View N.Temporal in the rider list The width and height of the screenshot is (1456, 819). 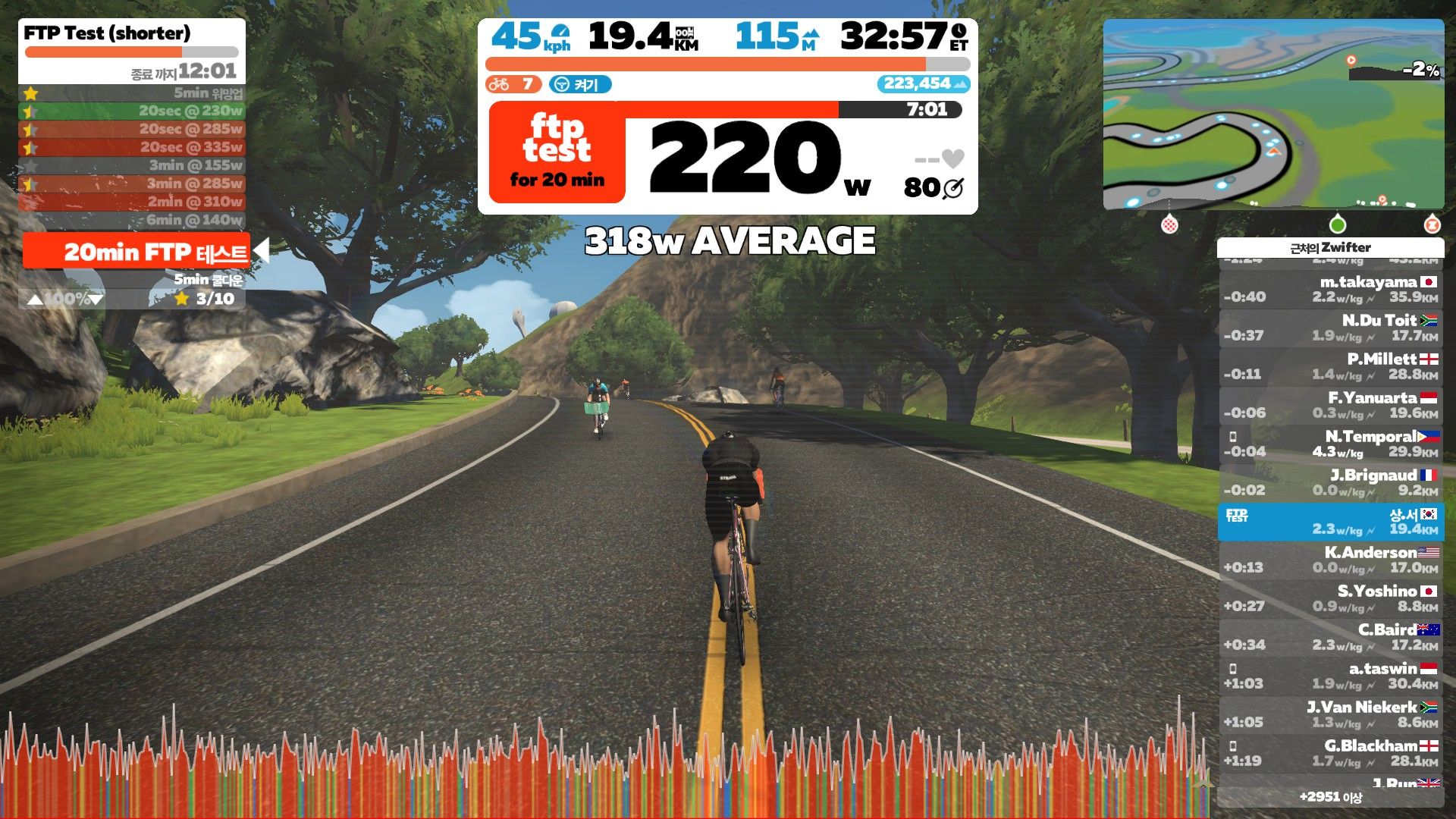click(x=1331, y=444)
